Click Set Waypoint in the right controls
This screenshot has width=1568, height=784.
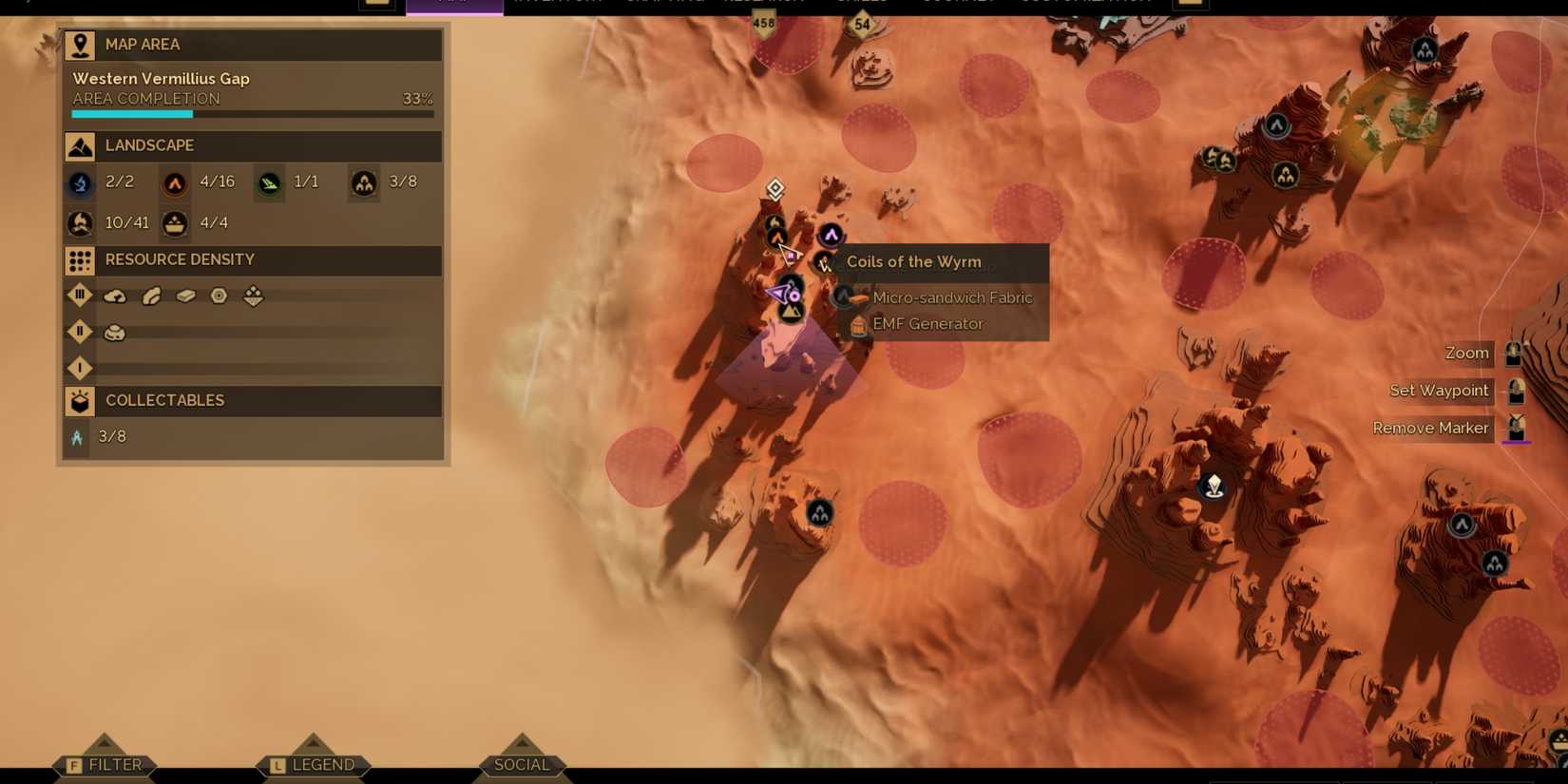1438,391
